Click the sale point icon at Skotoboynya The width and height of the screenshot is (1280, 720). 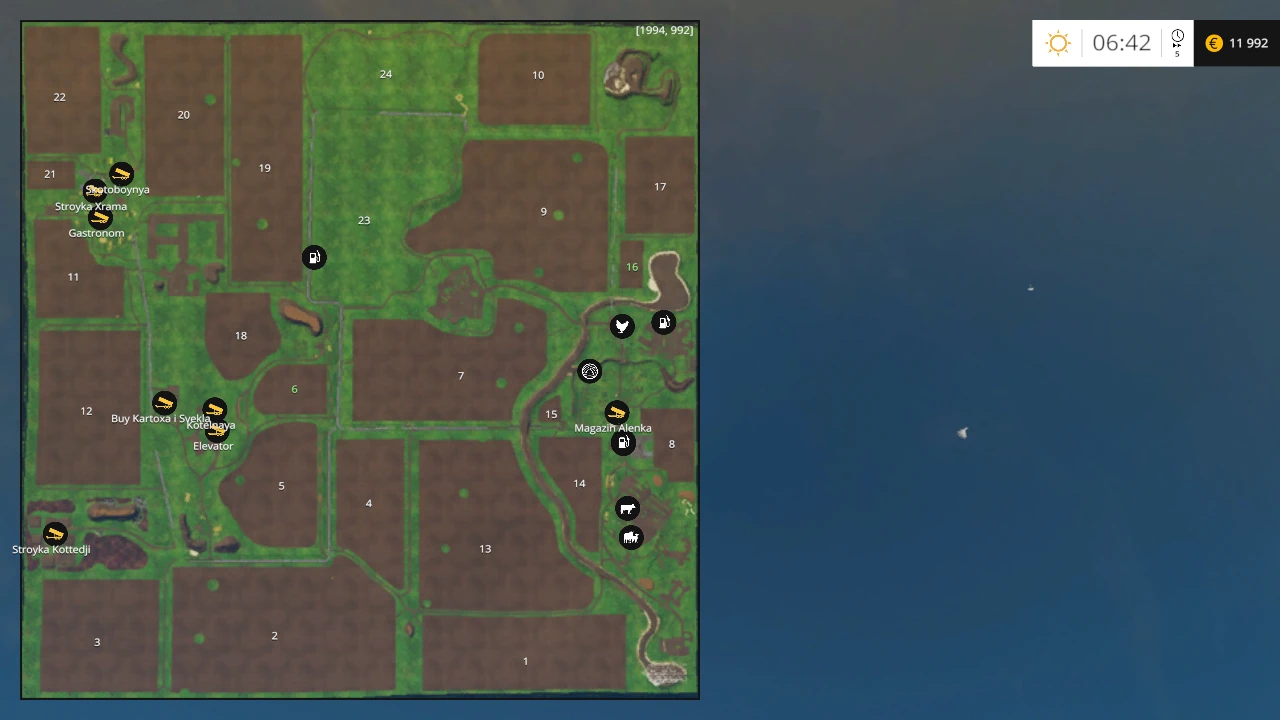(x=121, y=173)
